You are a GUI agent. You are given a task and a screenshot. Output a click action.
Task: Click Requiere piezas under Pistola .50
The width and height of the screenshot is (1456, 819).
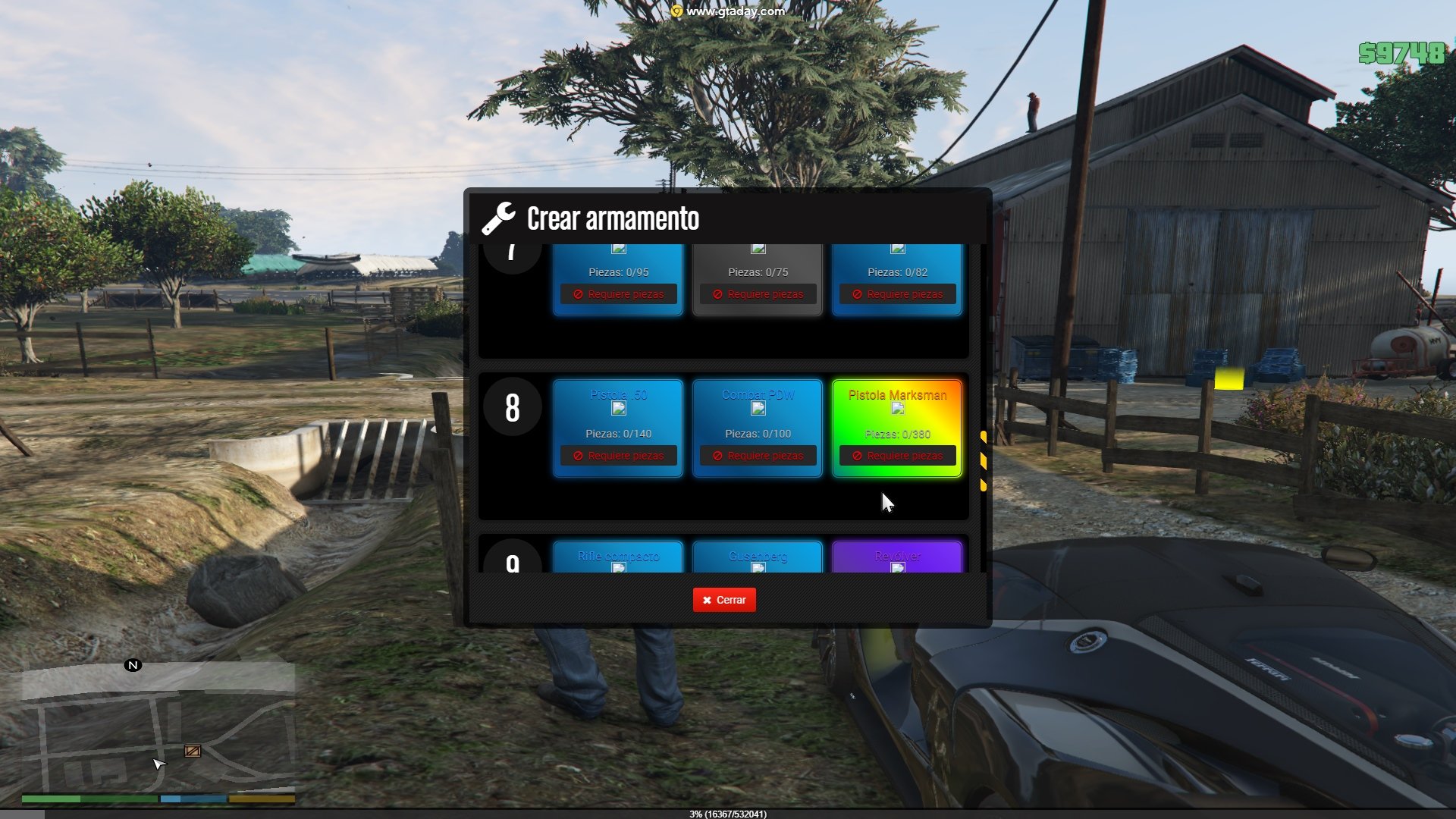pyautogui.click(x=619, y=456)
